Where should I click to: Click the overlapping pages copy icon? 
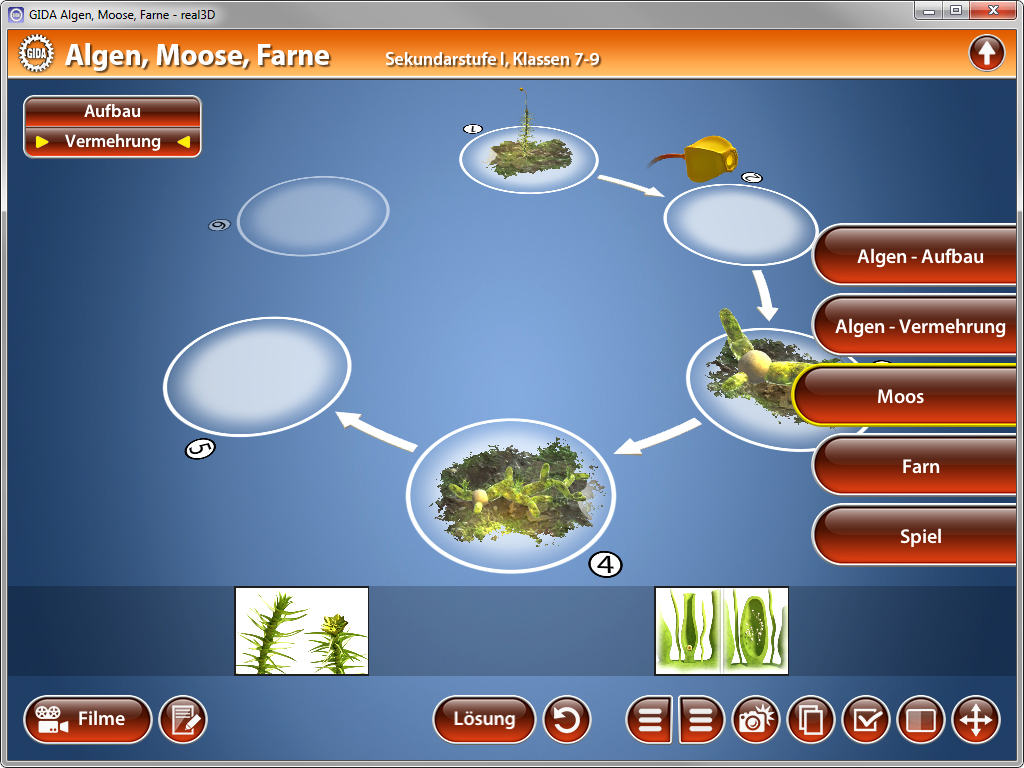click(812, 720)
